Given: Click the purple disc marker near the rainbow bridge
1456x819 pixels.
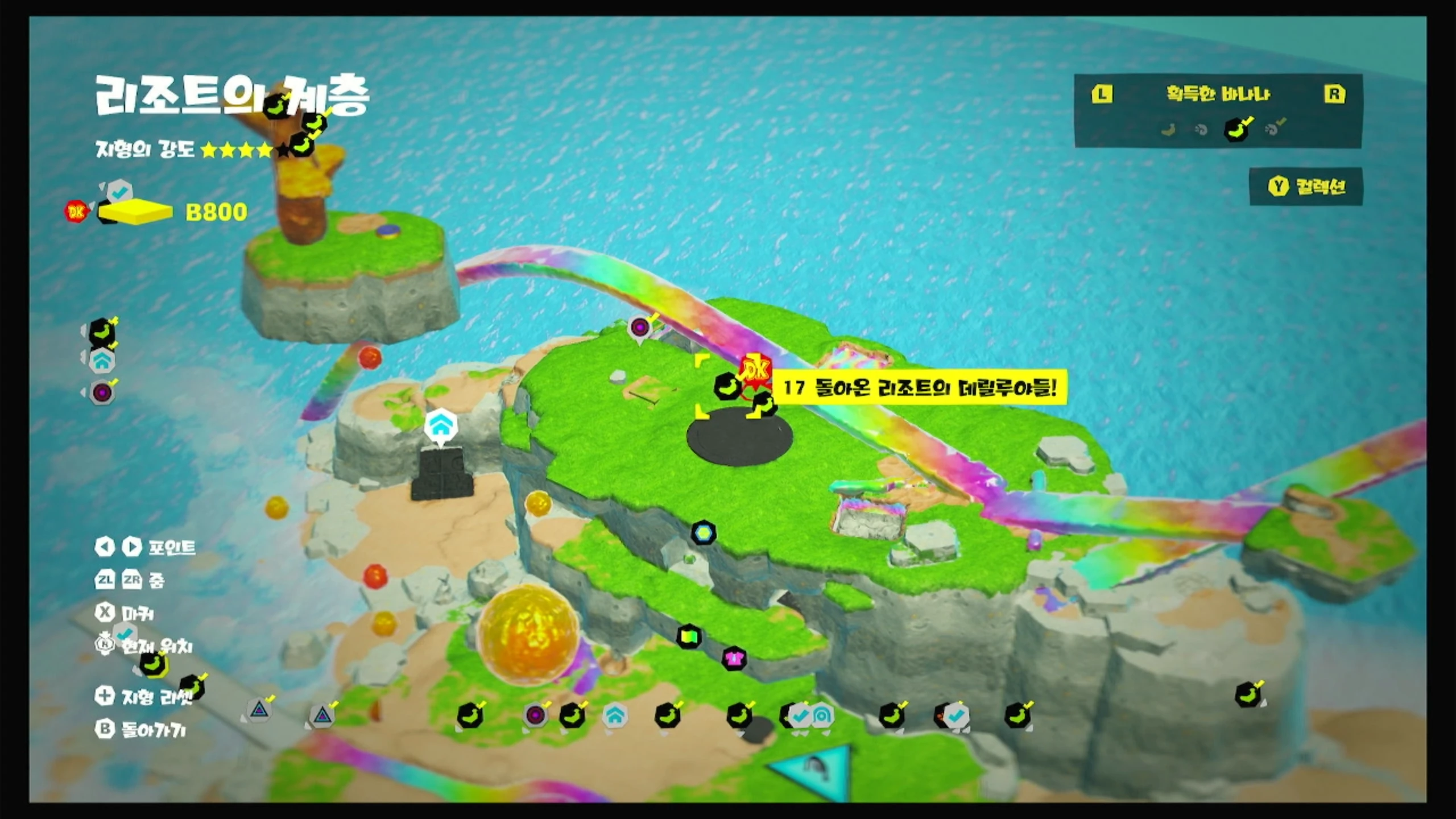Looking at the screenshot, I should pos(640,328).
